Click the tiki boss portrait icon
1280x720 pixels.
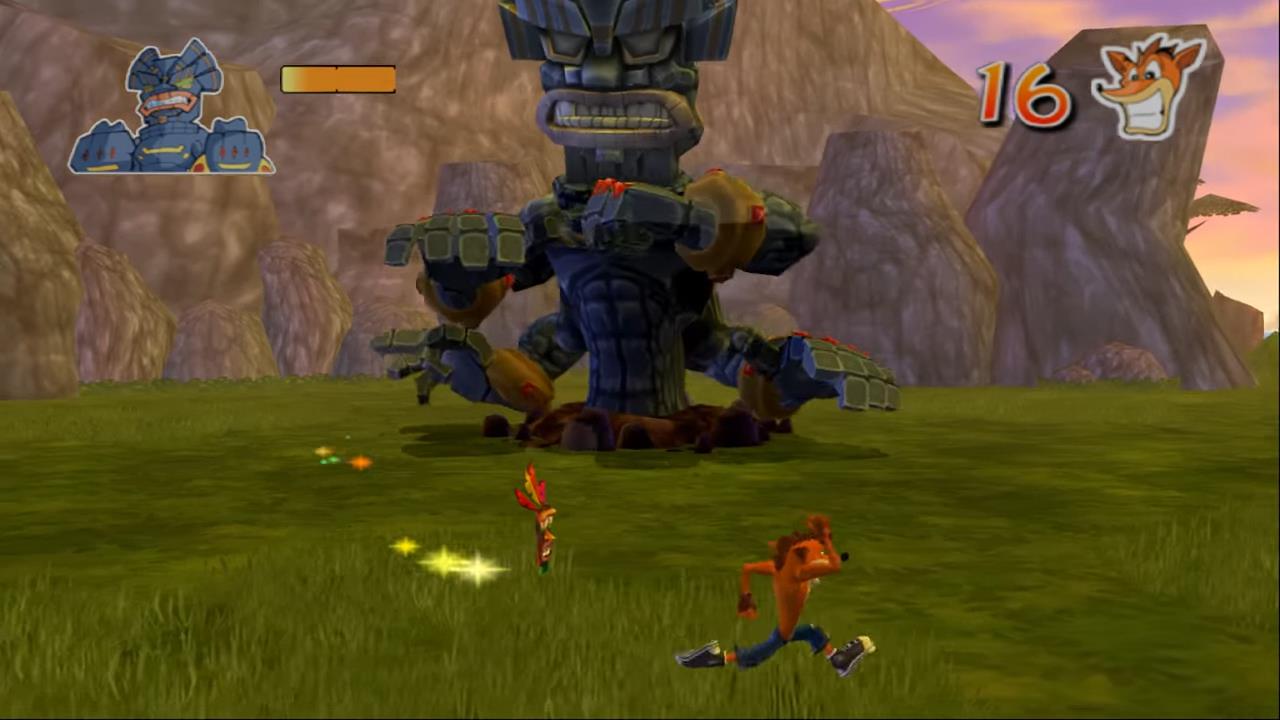pos(171,110)
